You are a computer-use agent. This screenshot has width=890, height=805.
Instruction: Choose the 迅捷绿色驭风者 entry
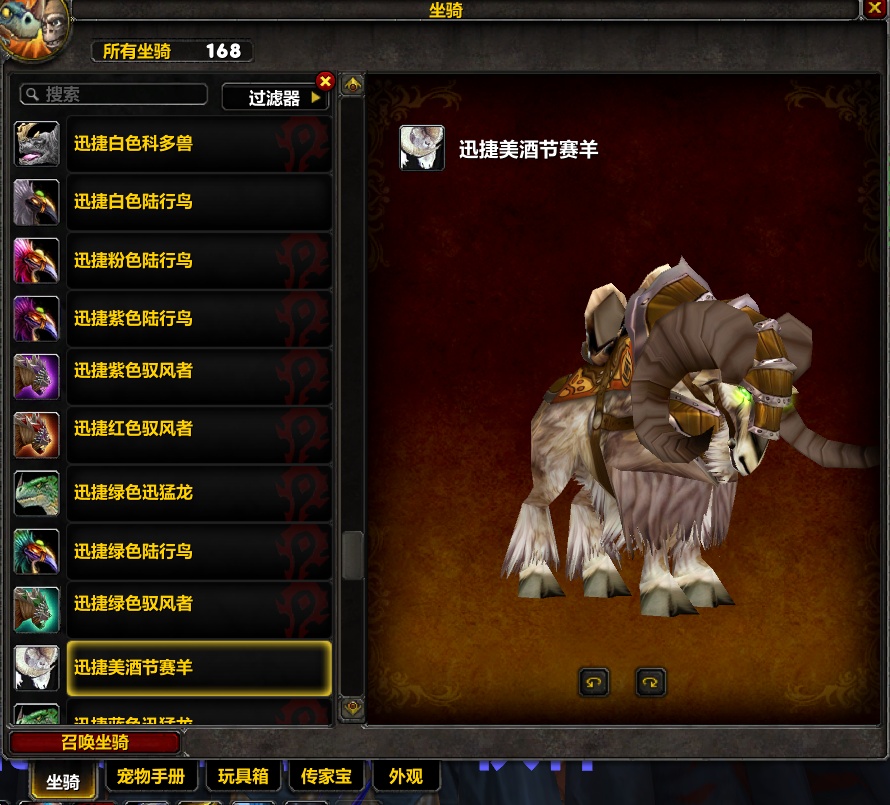(198, 604)
